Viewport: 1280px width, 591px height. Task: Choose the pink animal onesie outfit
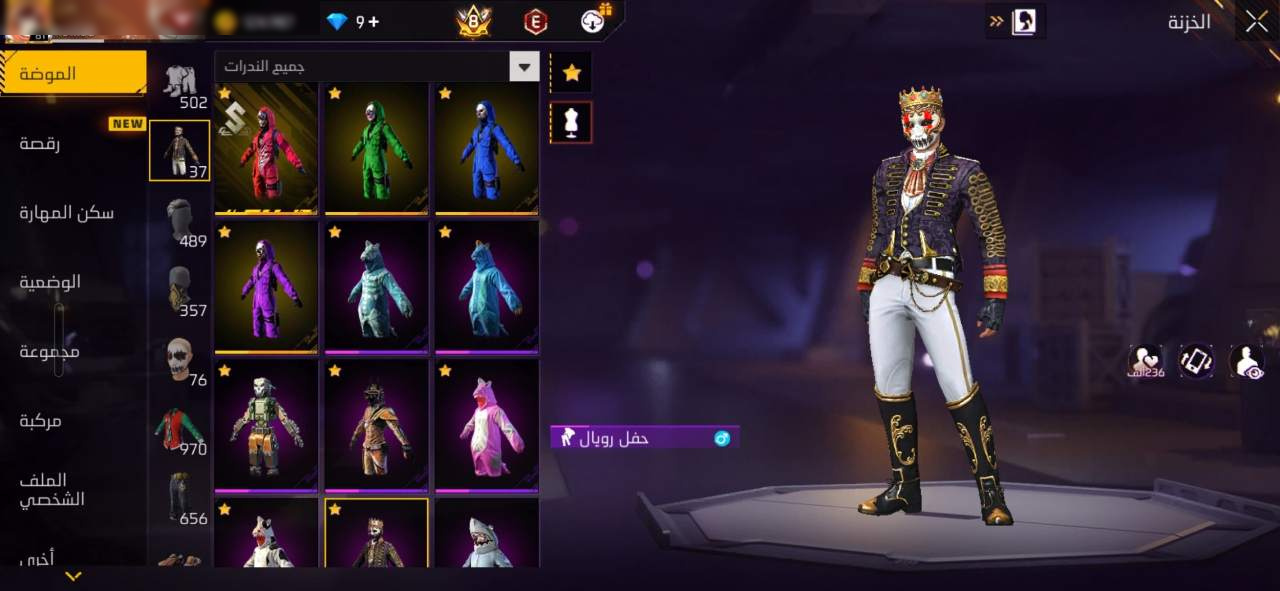486,425
